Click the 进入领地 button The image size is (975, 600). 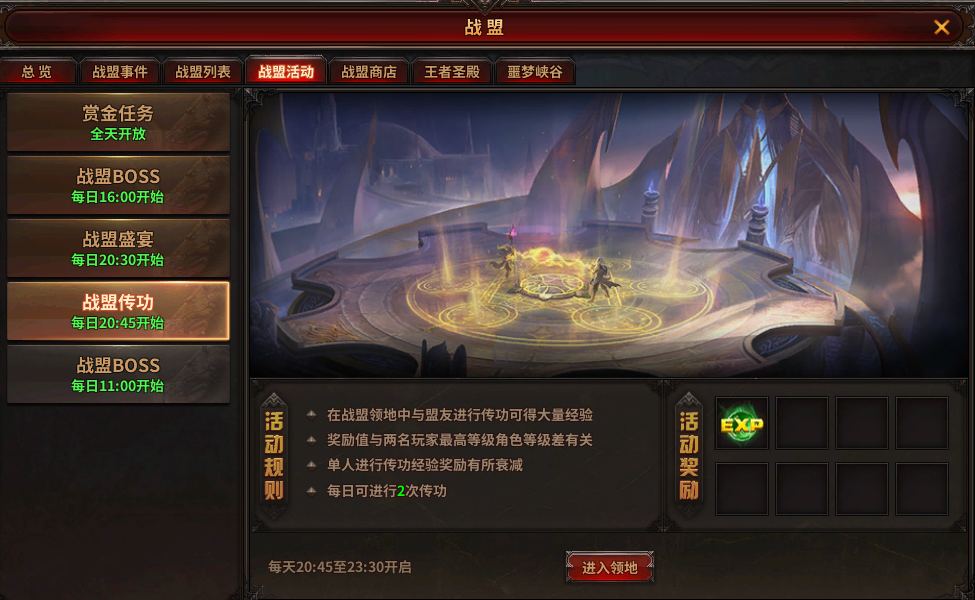click(x=610, y=567)
